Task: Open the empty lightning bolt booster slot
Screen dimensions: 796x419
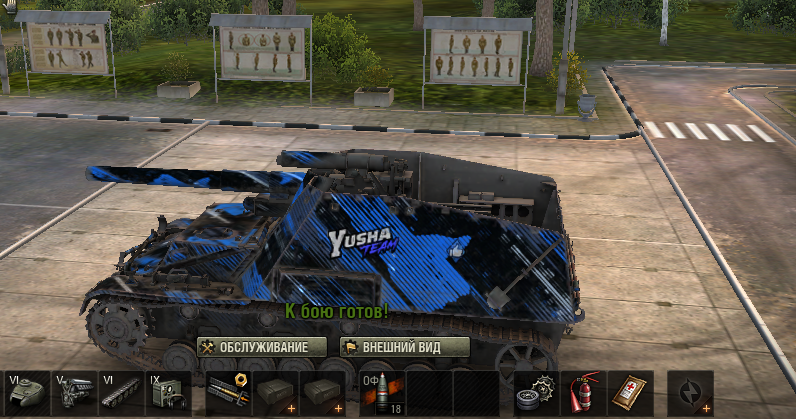Action: [691, 392]
